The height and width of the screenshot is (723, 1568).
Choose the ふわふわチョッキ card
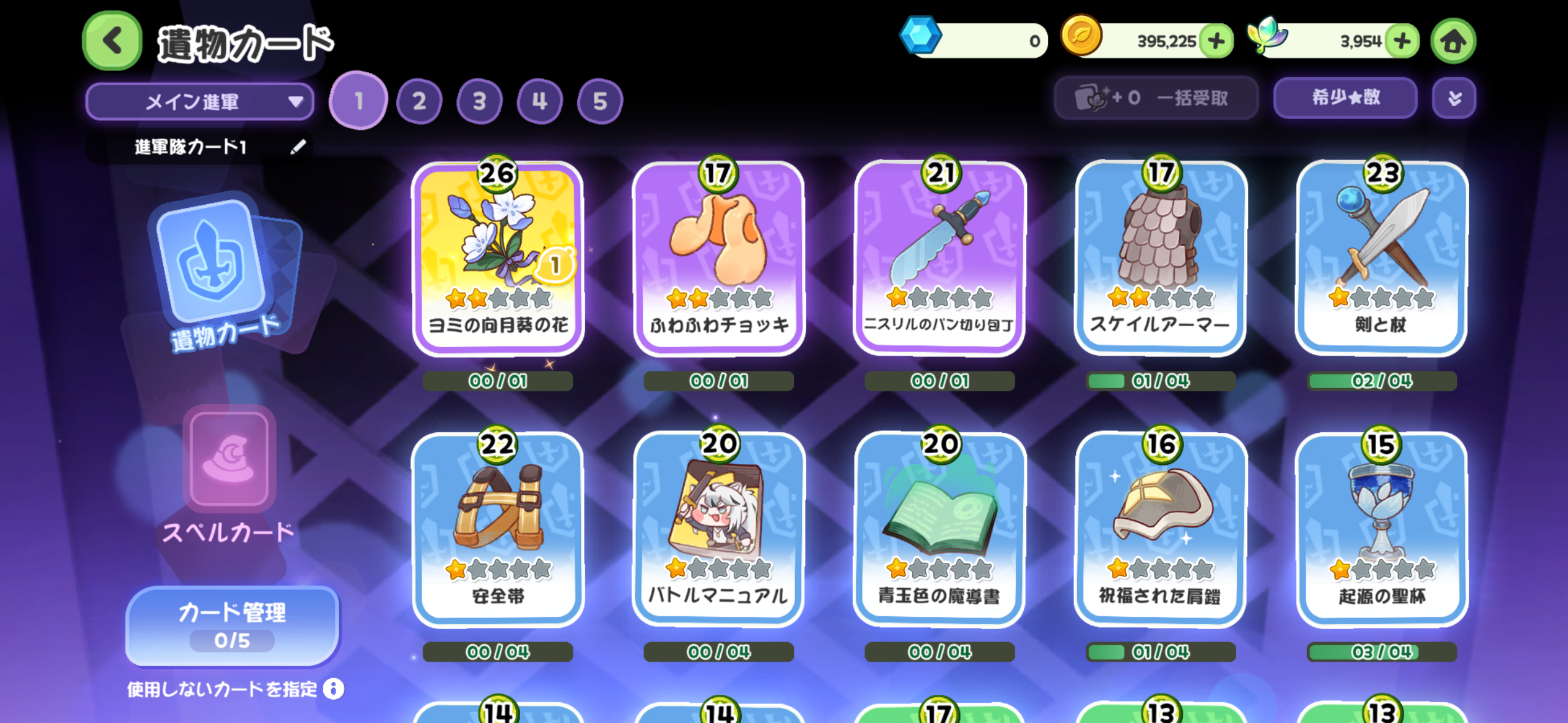point(718,259)
